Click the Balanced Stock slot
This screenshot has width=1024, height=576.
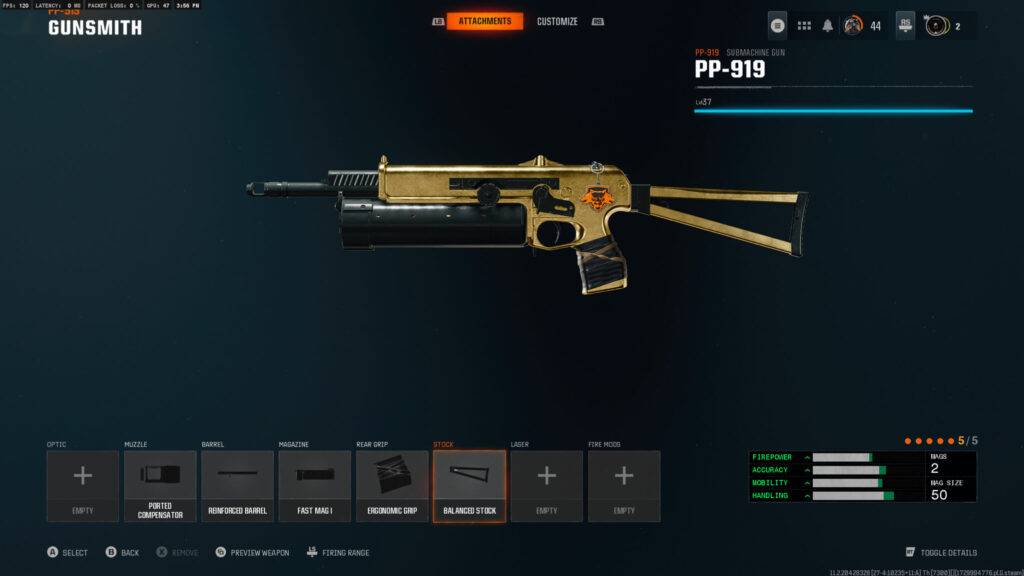[x=469, y=485]
